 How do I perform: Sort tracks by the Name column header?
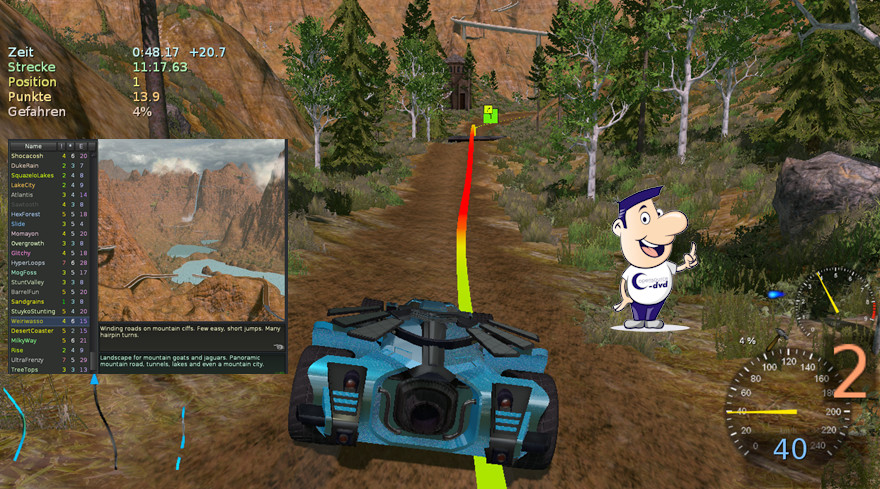point(33,146)
